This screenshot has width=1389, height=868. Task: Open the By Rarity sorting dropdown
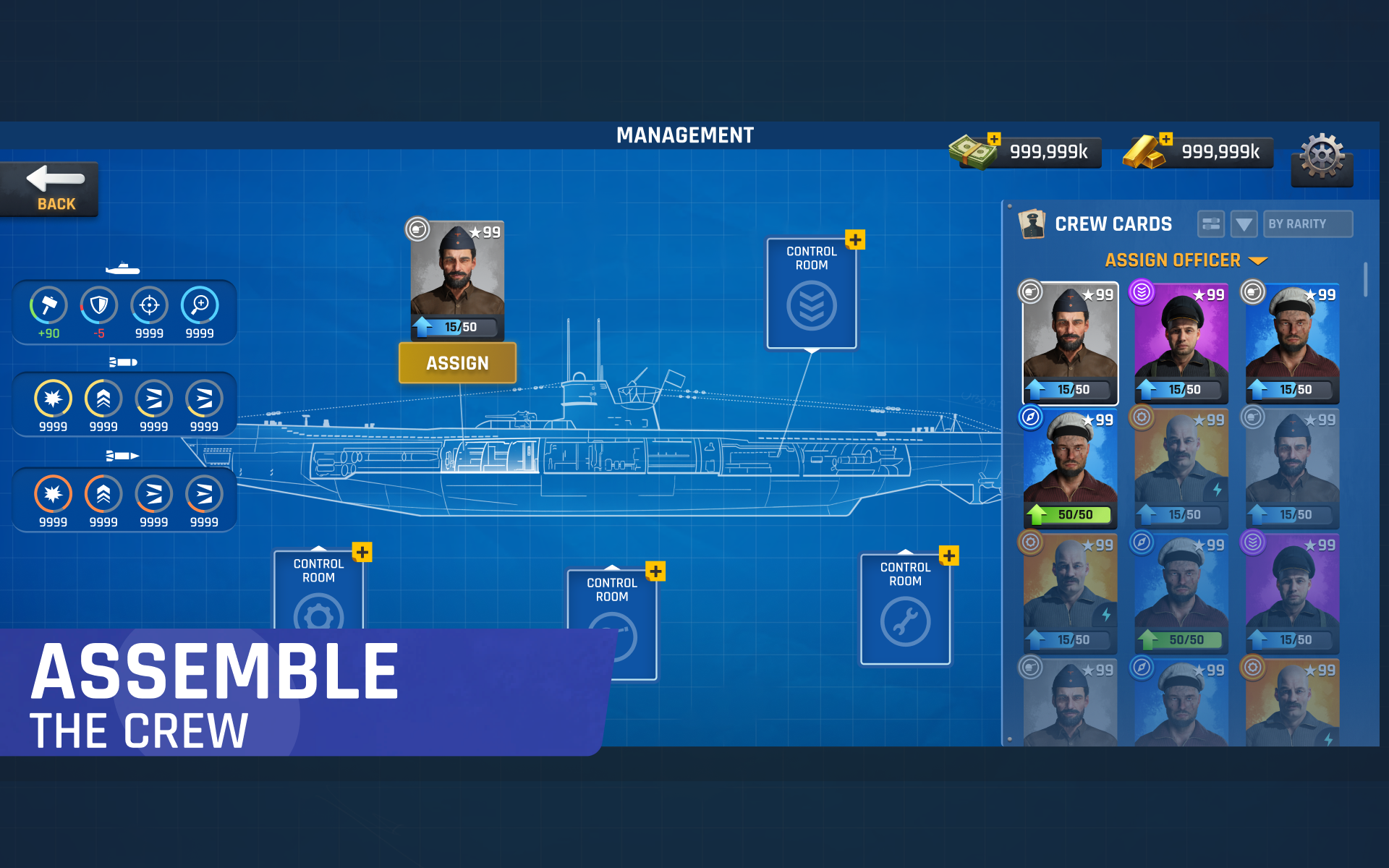(x=1307, y=224)
